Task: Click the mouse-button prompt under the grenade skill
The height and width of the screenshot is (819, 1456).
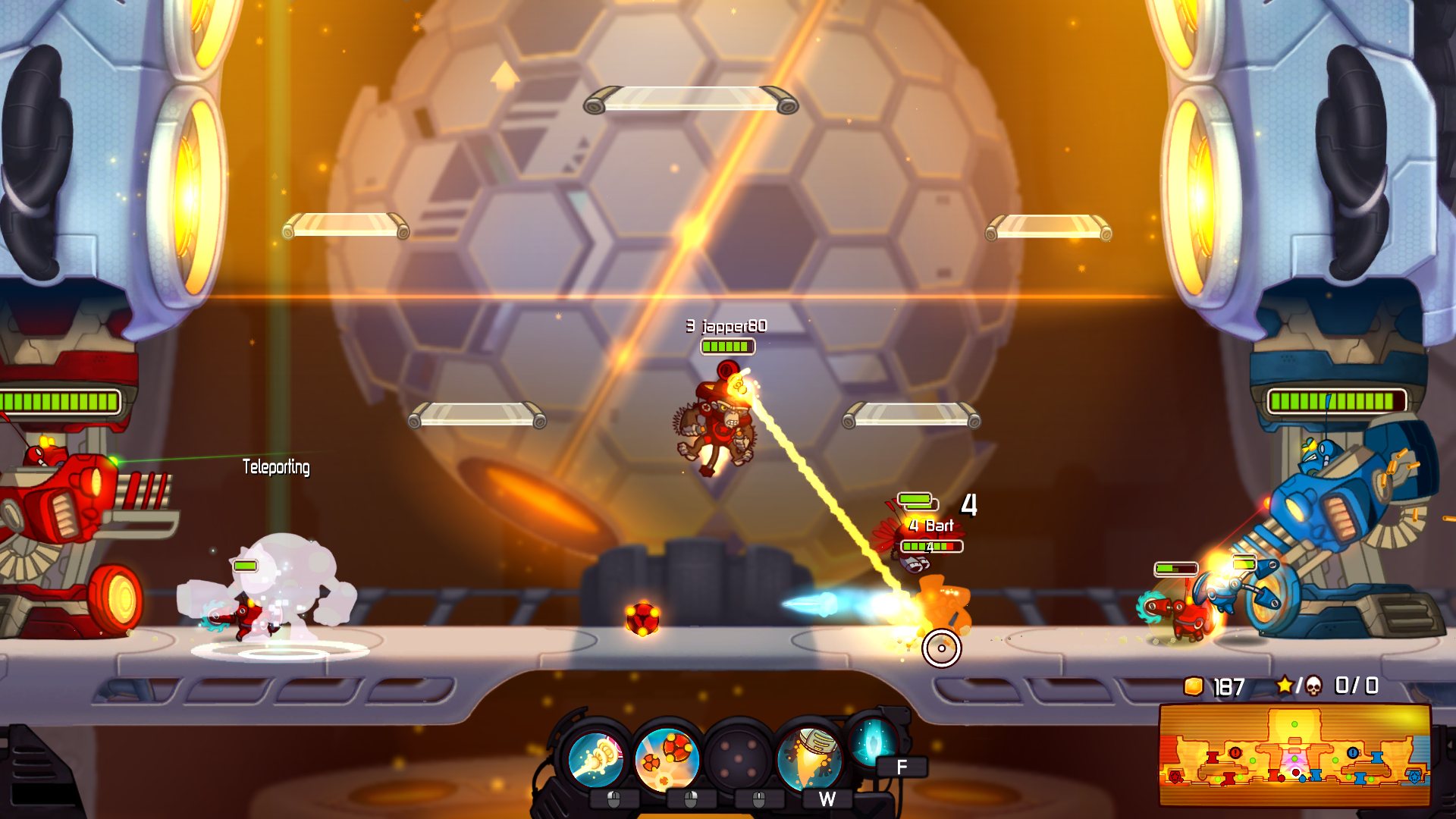Action: 690,799
